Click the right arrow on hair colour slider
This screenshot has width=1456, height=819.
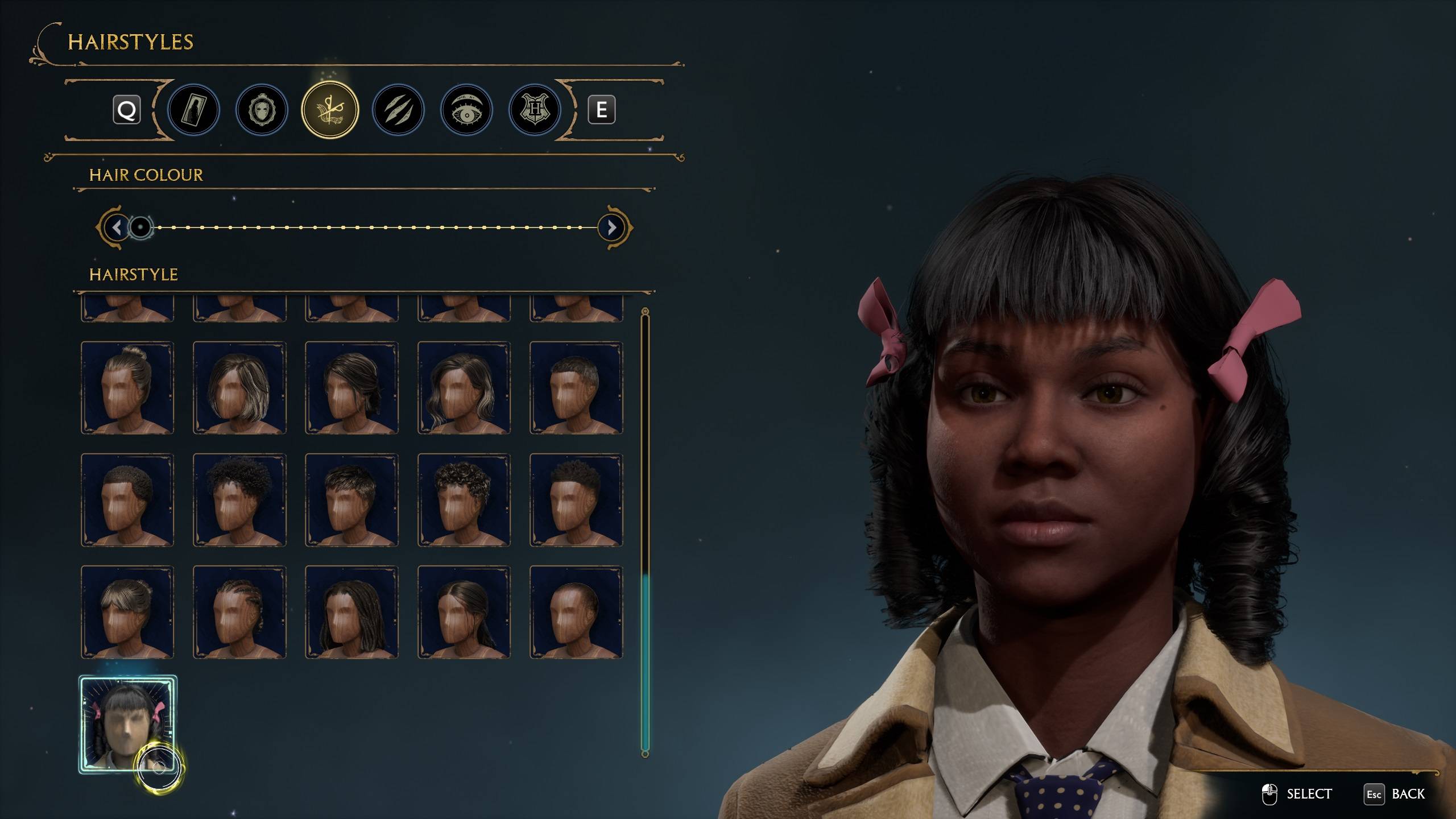pos(611,227)
